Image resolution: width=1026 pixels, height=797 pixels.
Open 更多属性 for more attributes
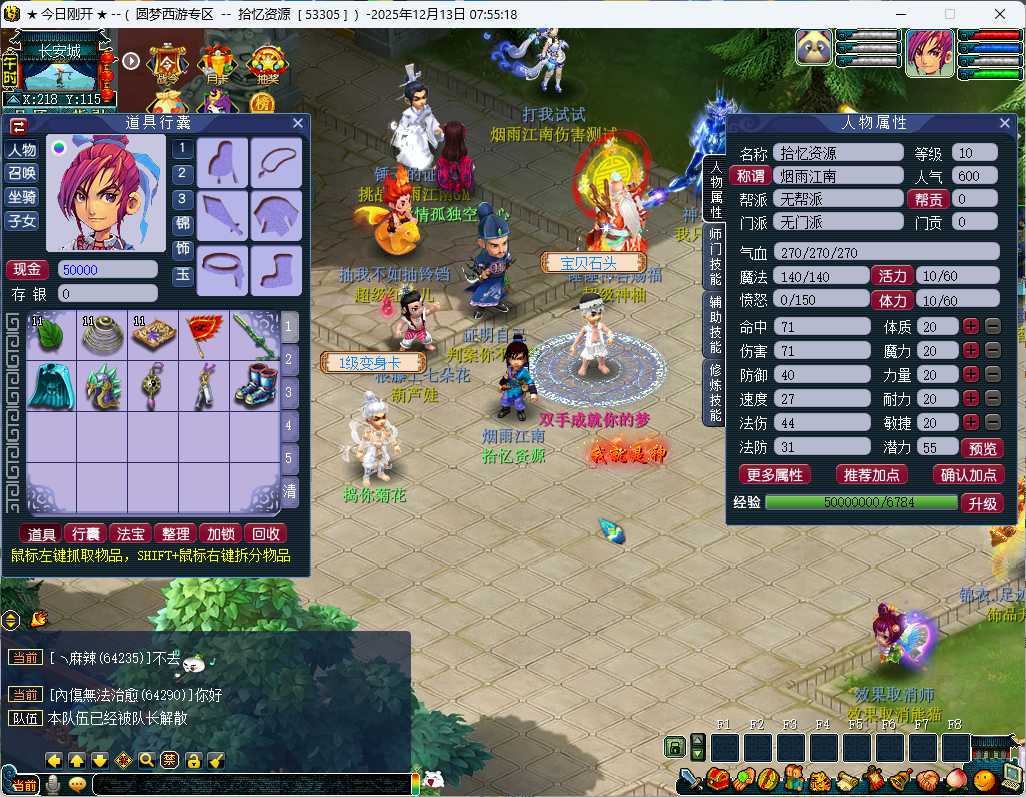pyautogui.click(x=774, y=475)
